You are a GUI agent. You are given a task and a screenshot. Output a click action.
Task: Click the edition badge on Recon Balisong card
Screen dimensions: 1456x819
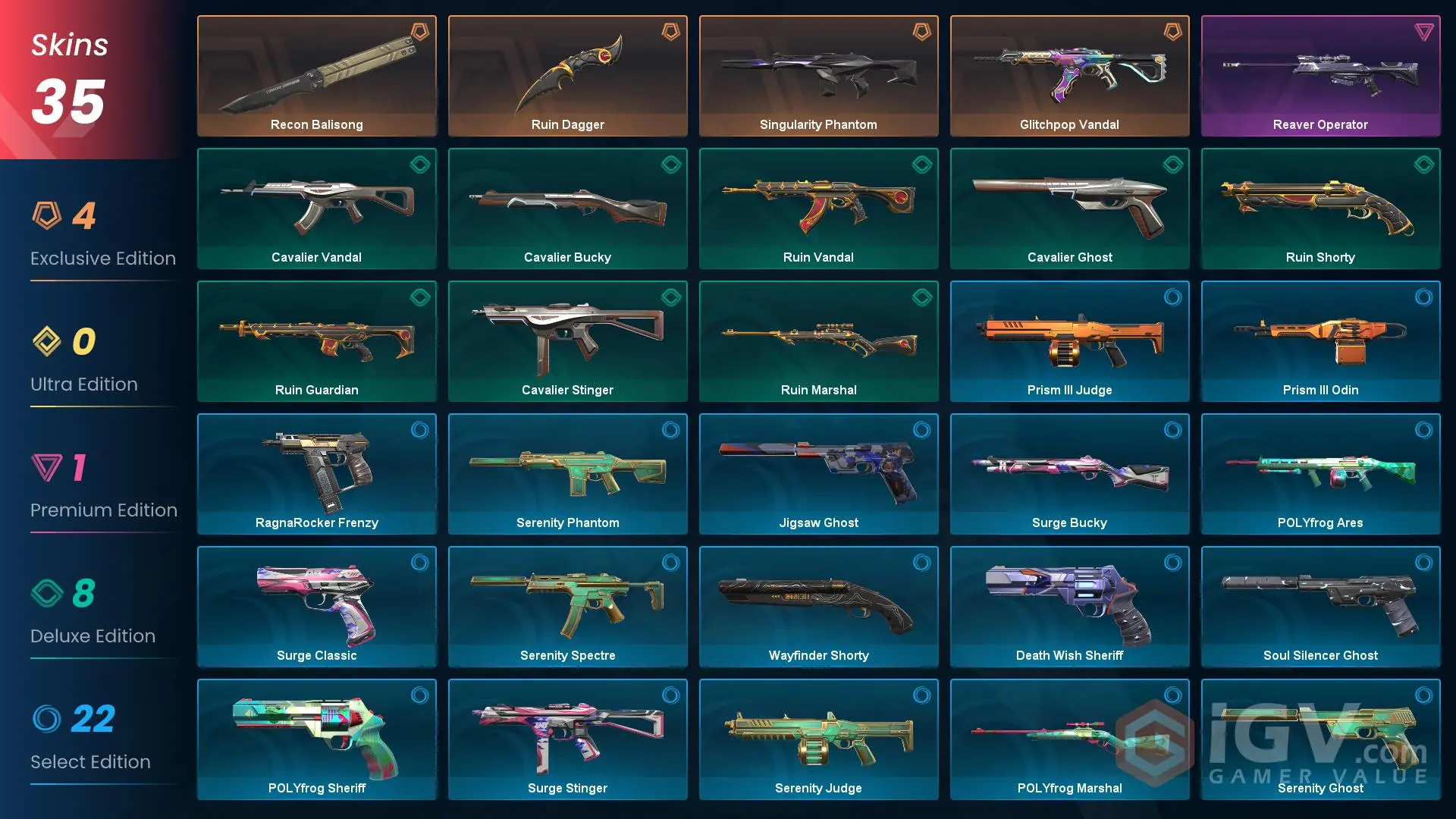[x=420, y=32]
